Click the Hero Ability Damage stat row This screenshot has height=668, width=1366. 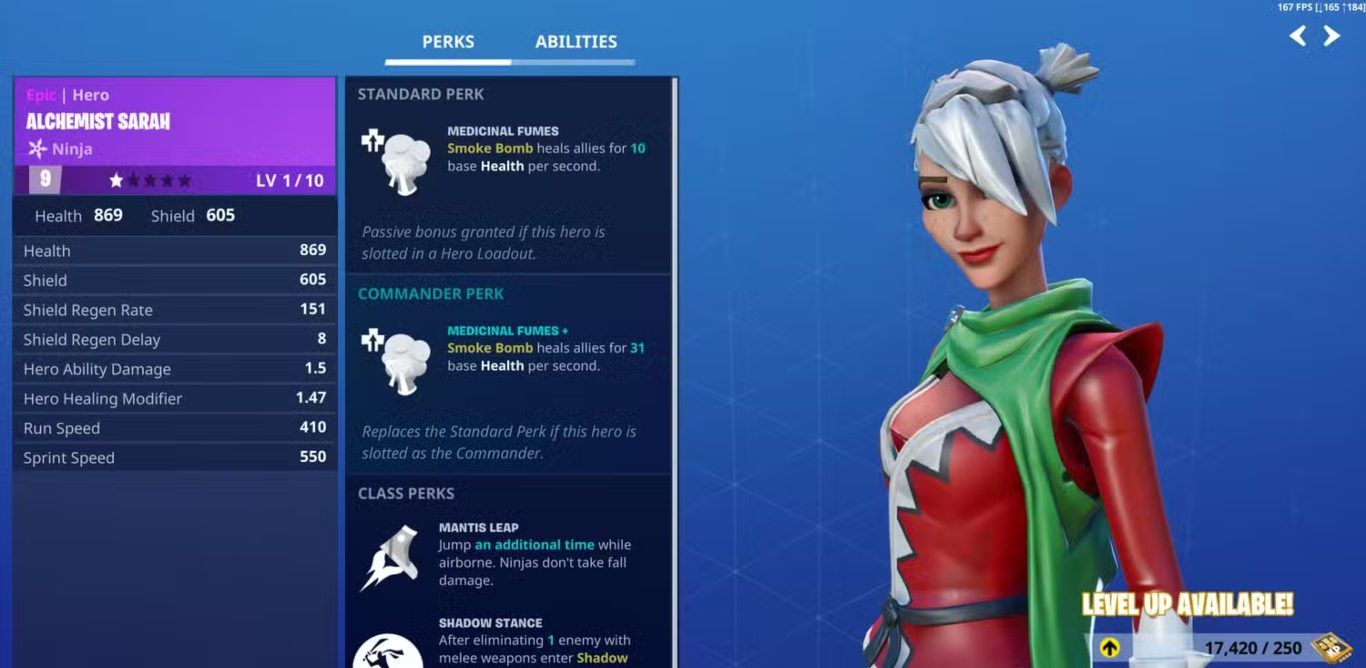[175, 369]
